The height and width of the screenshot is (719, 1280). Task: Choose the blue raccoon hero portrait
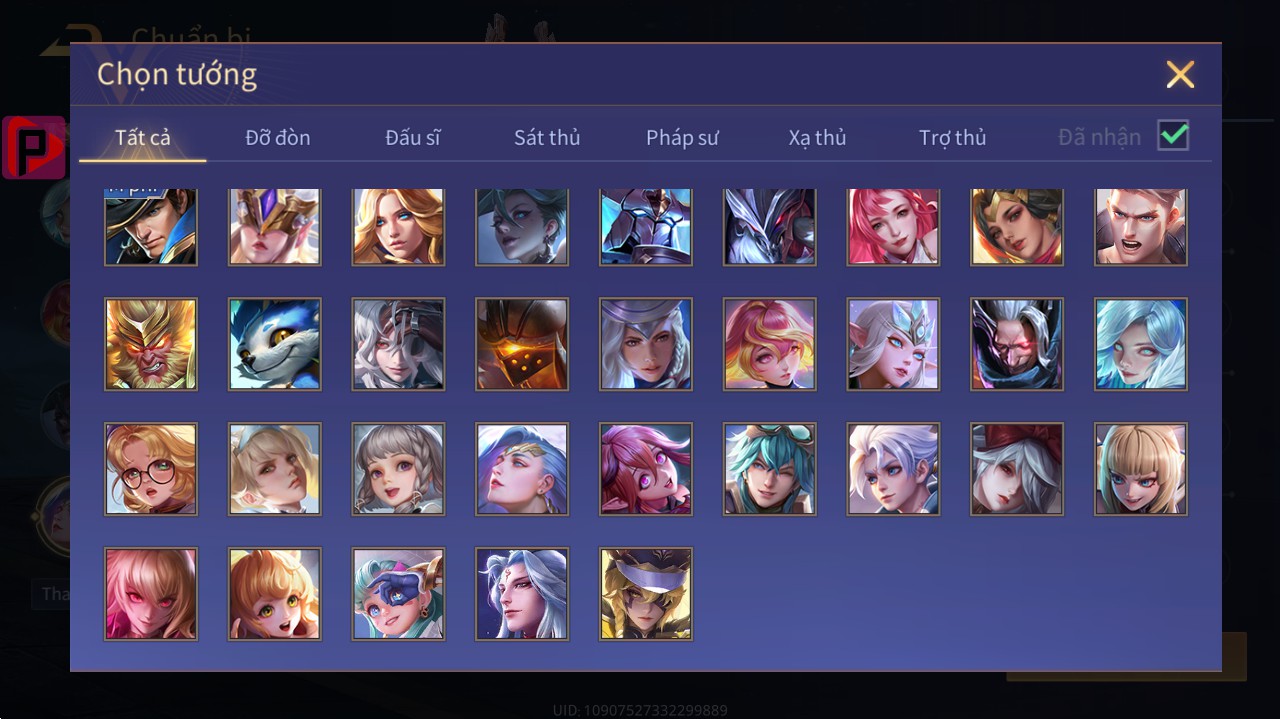[275, 344]
